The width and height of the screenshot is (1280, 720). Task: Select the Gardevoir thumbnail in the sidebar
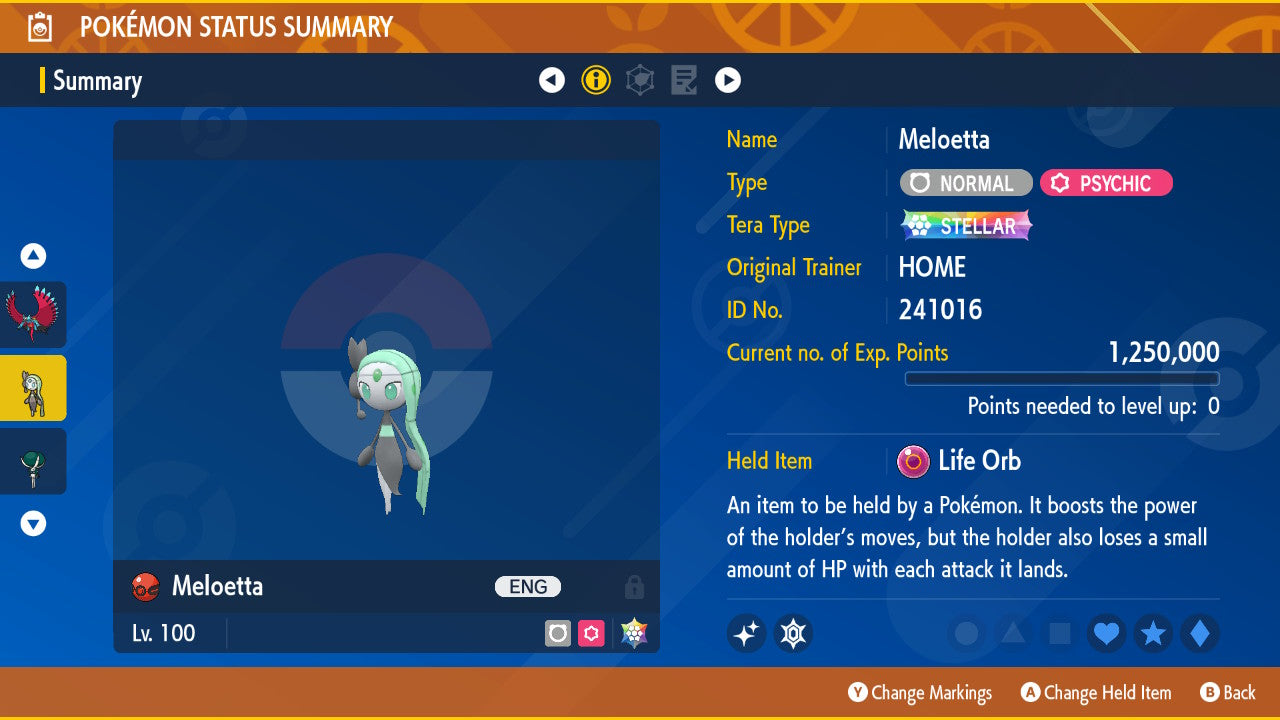tap(33, 461)
